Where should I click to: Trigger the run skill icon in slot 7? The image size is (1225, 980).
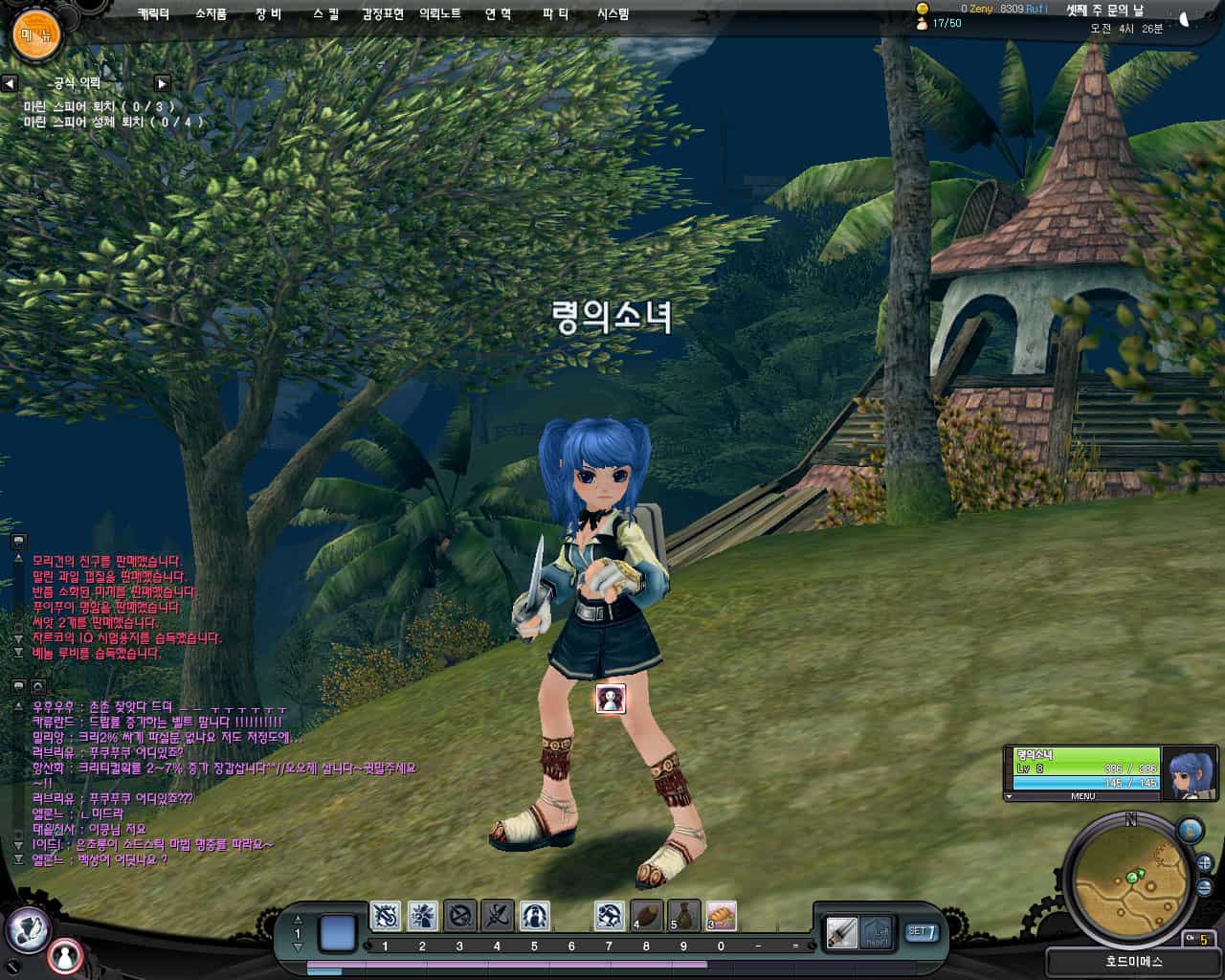[x=608, y=916]
